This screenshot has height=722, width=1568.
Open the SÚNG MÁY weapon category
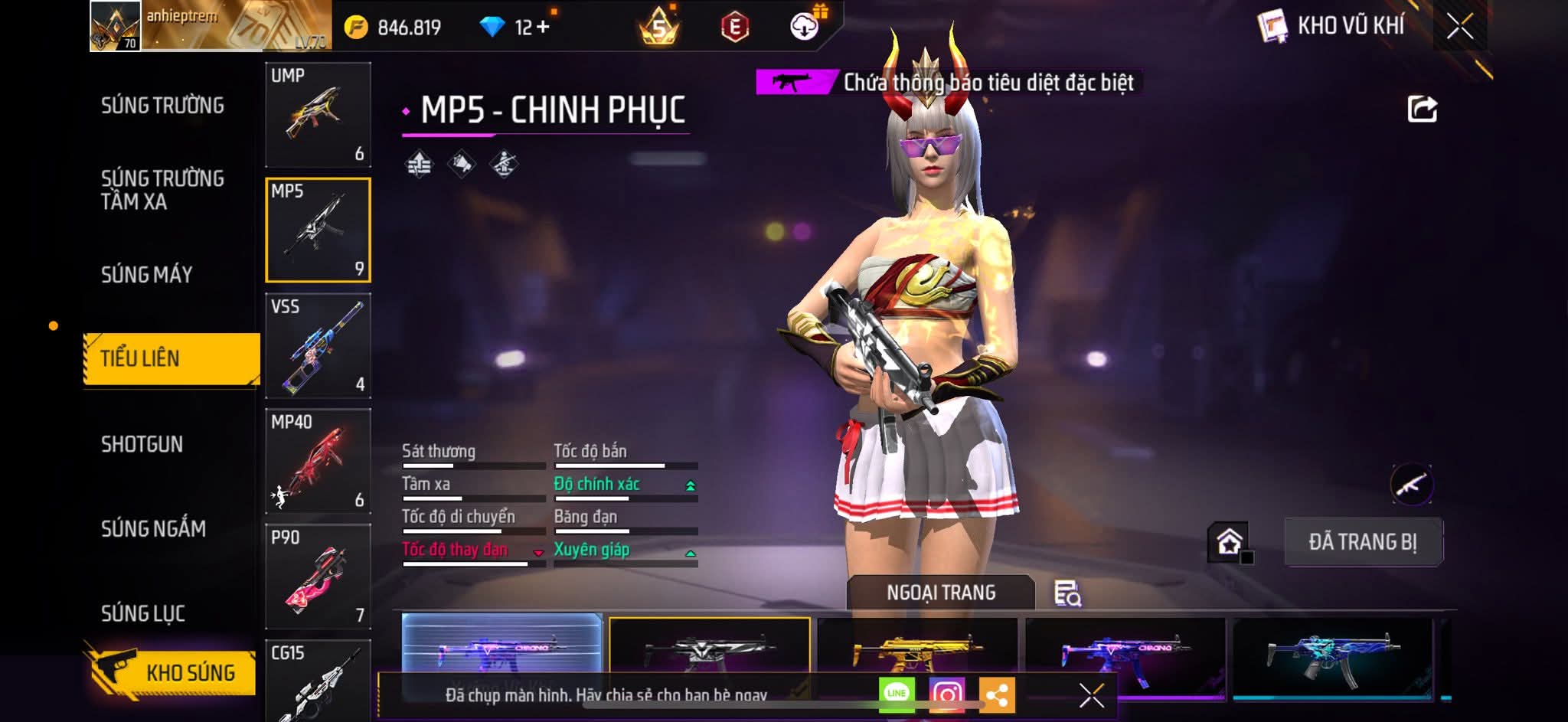click(x=146, y=274)
